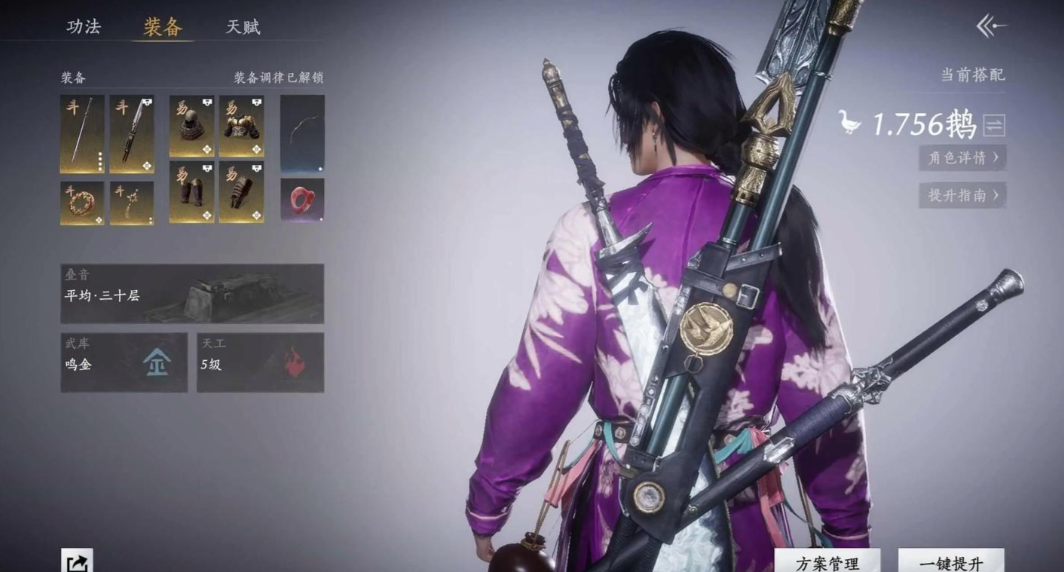Open 角色详情 character details
This screenshot has height=572, width=1064.
pyautogui.click(x=962, y=158)
